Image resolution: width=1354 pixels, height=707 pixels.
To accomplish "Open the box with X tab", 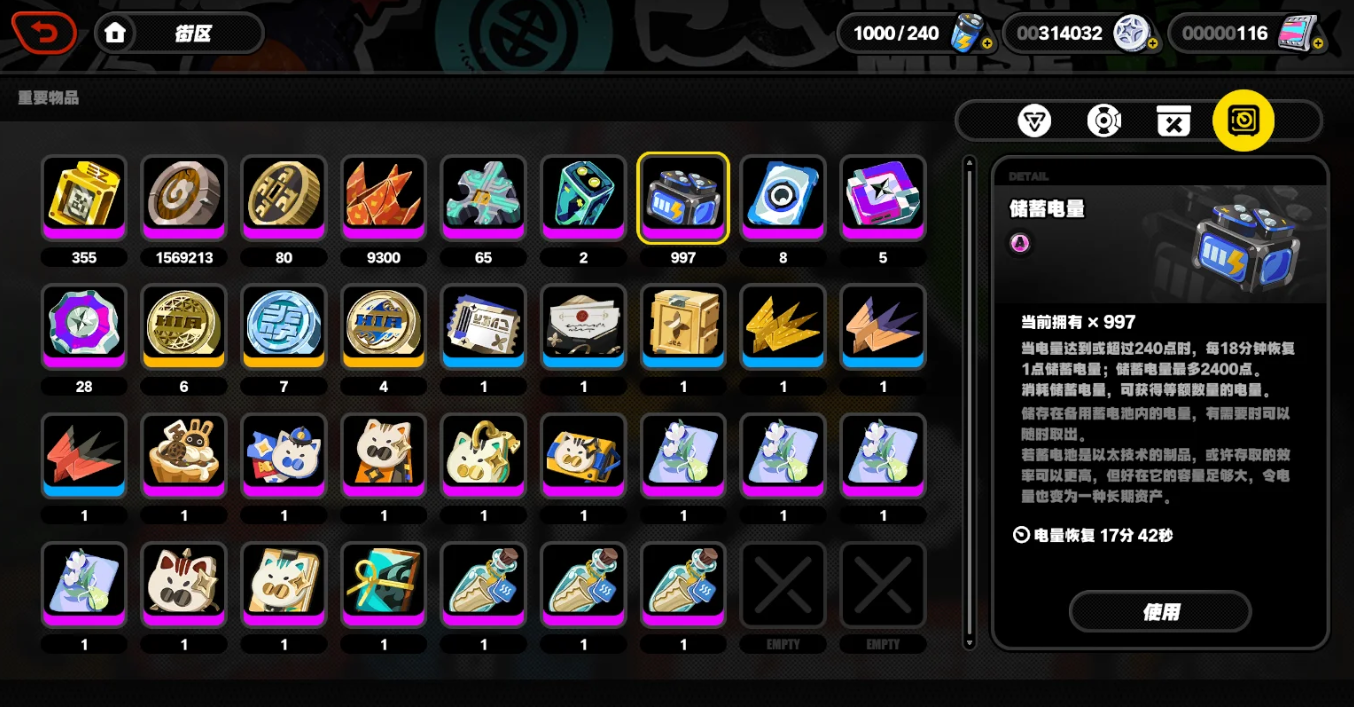I will (x=1173, y=121).
